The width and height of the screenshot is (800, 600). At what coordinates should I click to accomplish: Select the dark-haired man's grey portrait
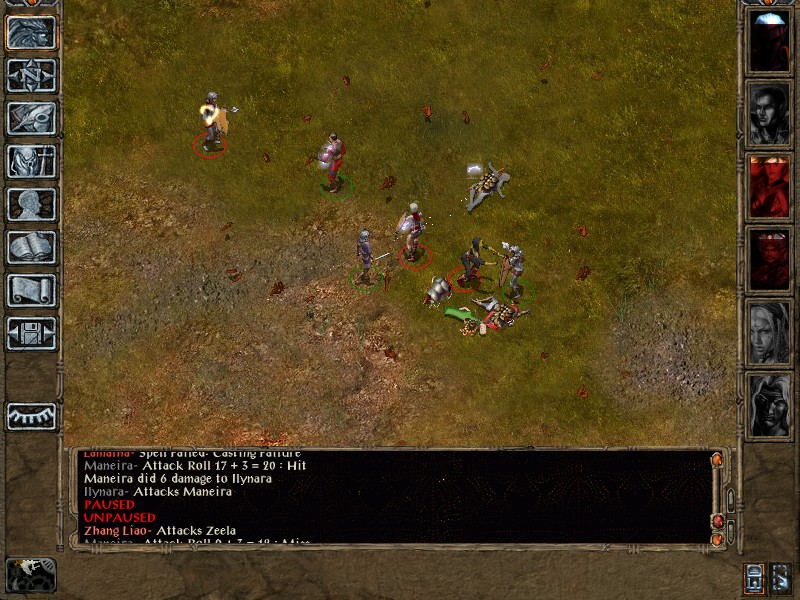[769, 113]
